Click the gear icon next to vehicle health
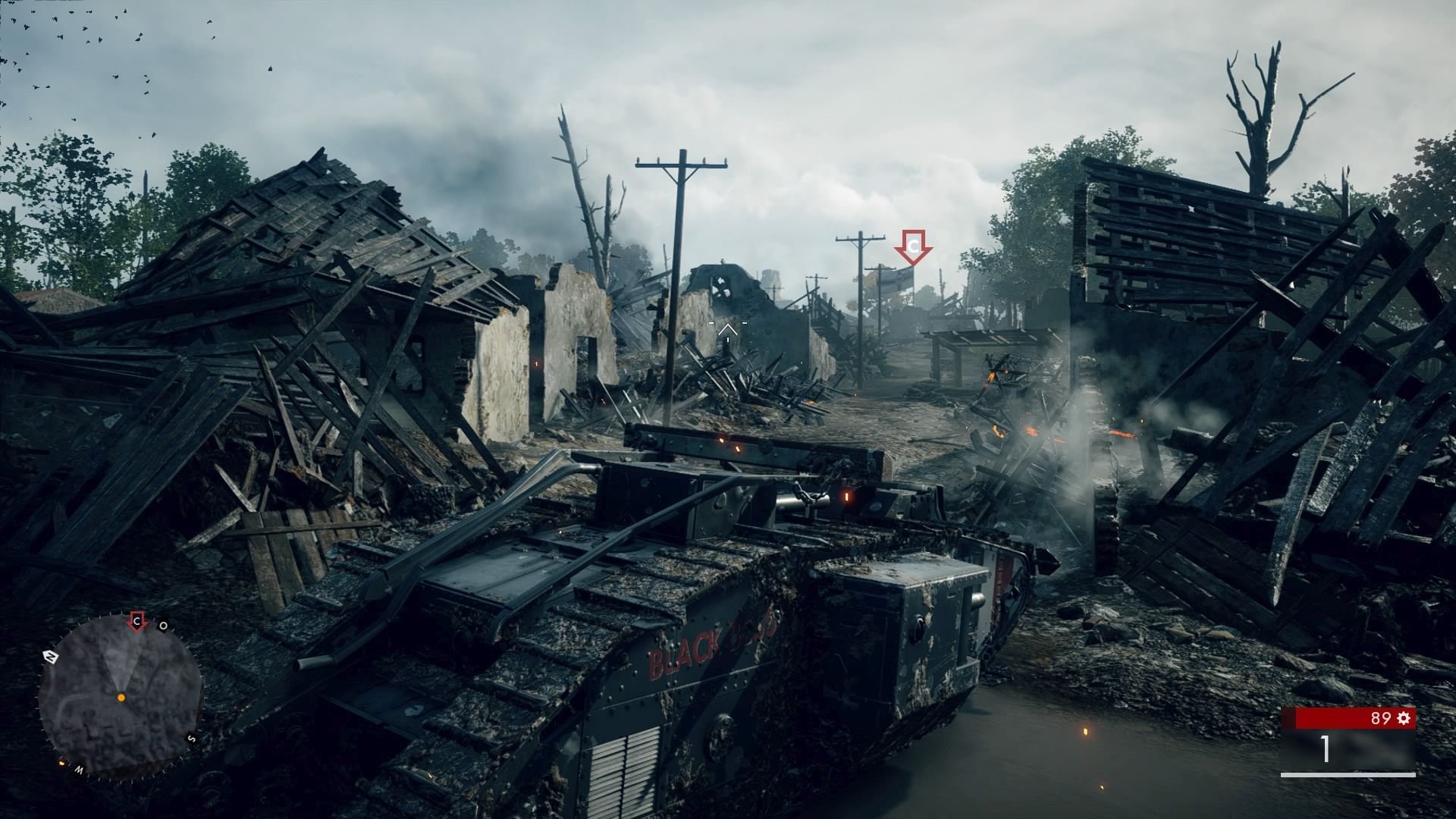 click(1403, 717)
